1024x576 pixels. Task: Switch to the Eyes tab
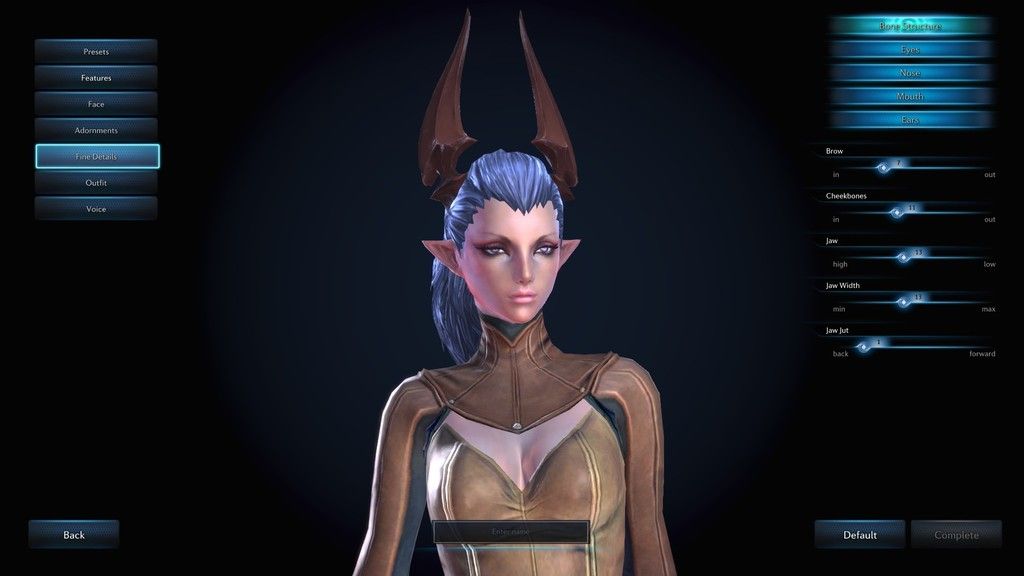pos(909,49)
